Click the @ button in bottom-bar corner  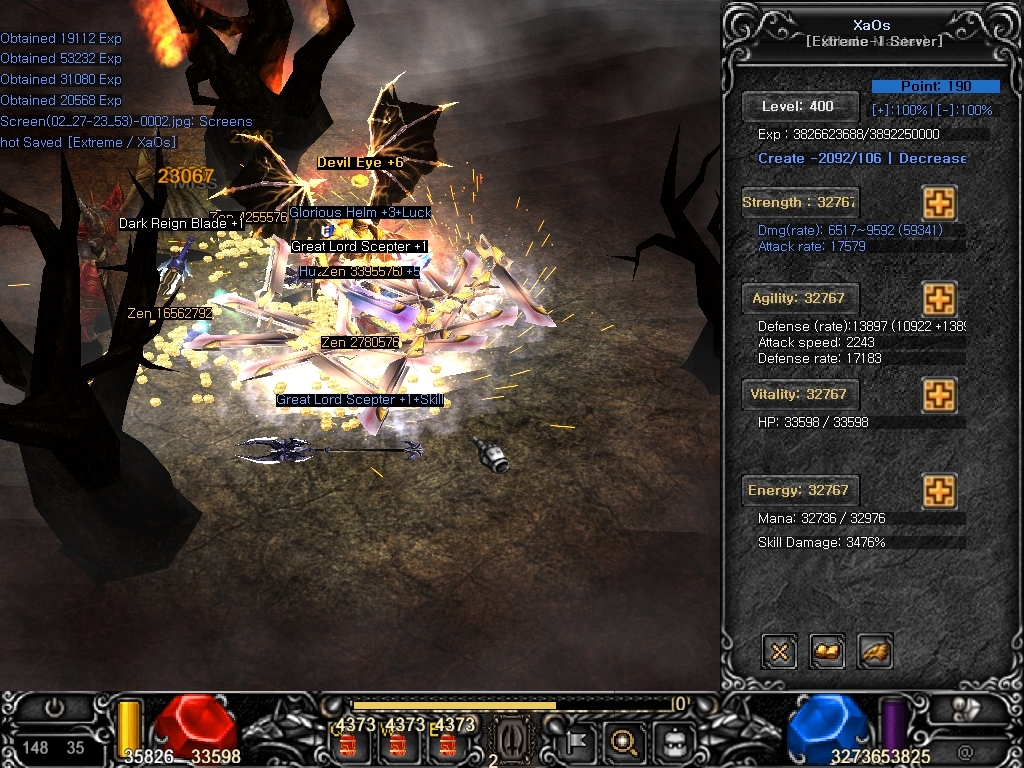pyautogui.click(x=965, y=750)
